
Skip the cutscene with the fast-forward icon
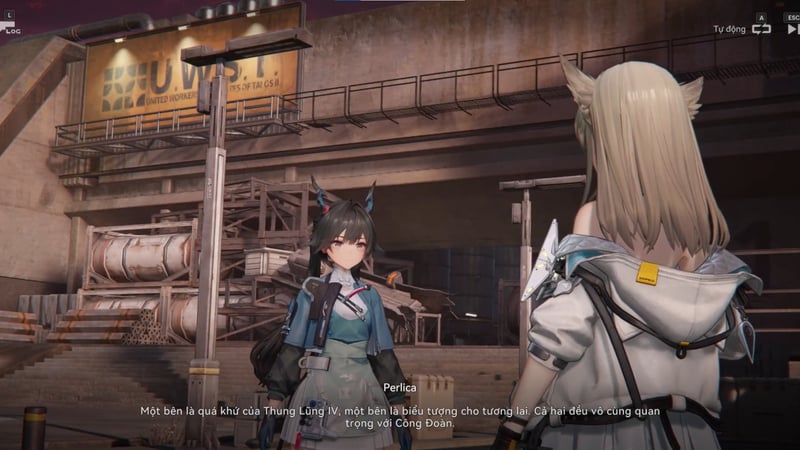tap(792, 29)
